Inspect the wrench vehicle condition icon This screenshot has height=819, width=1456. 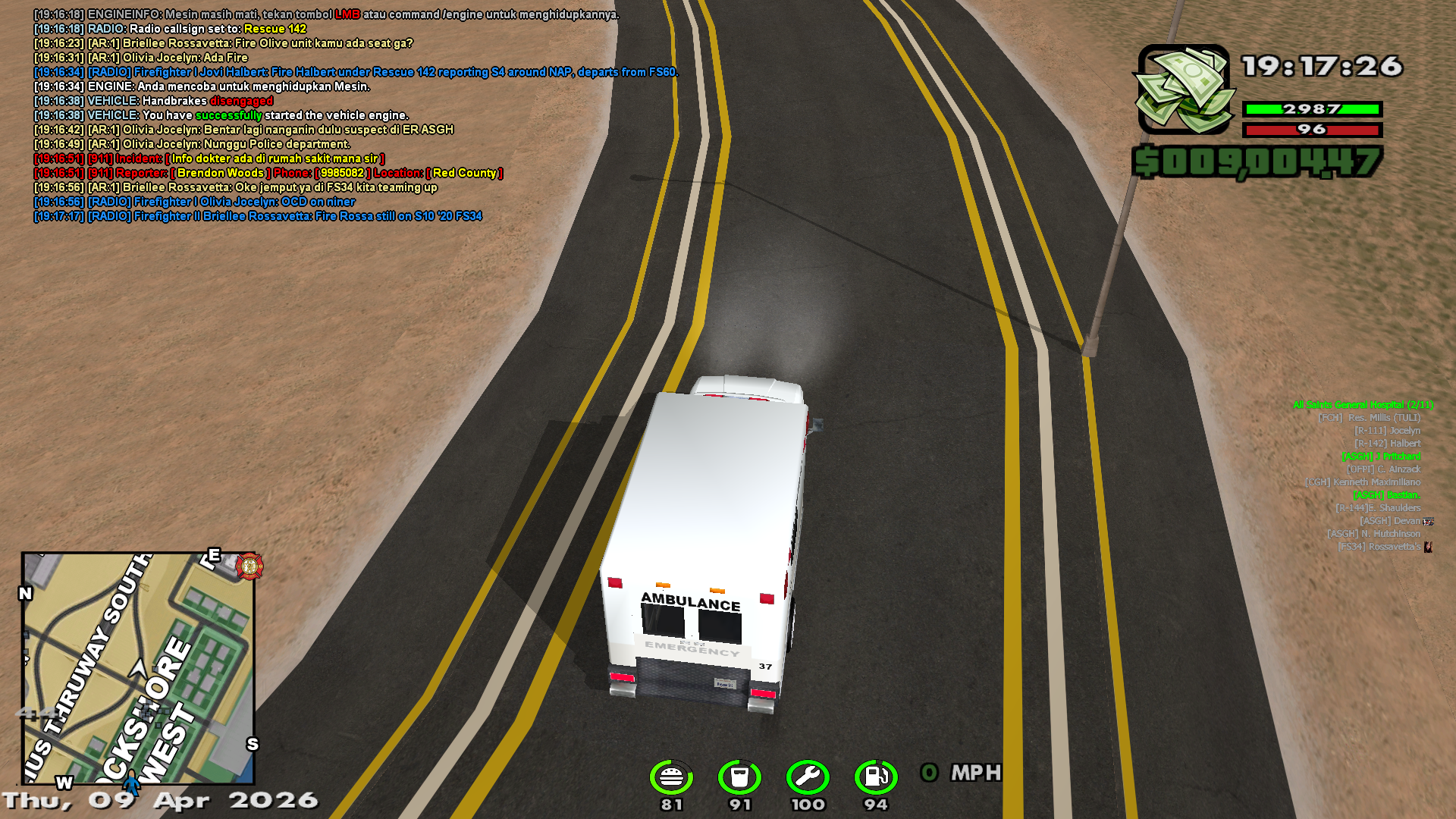(x=808, y=777)
